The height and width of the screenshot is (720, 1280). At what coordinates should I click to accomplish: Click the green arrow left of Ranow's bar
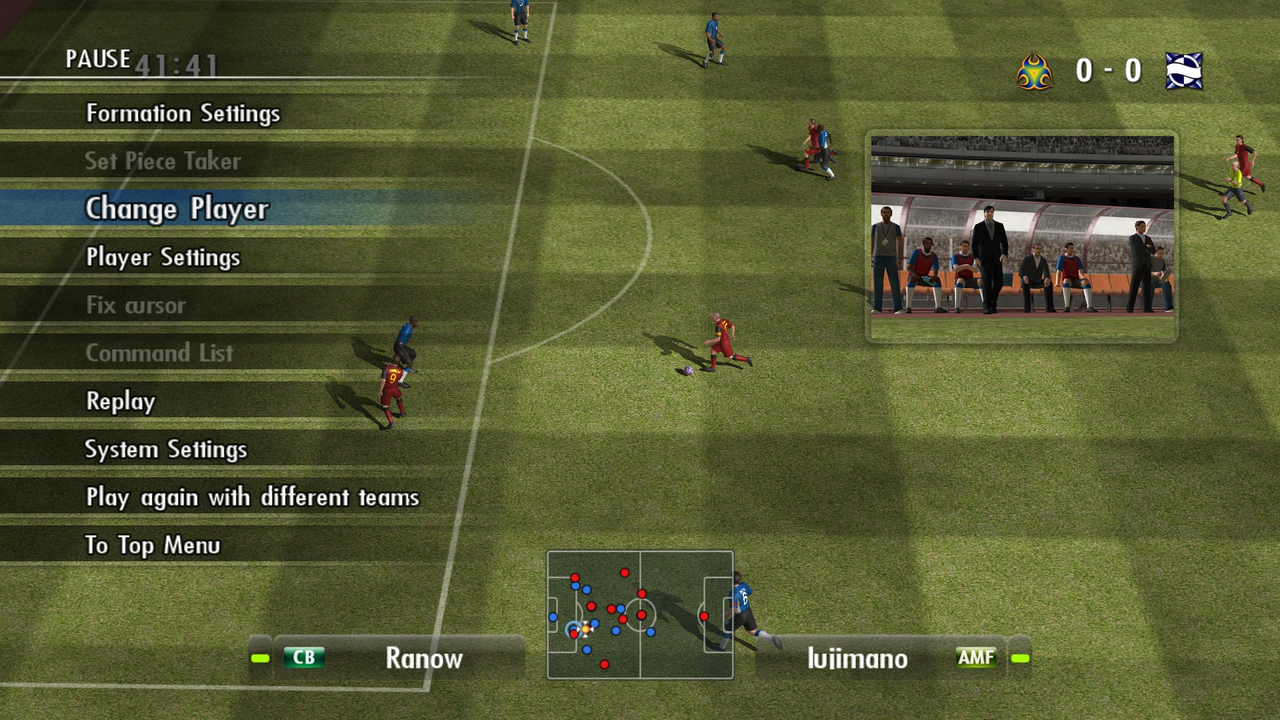click(262, 658)
